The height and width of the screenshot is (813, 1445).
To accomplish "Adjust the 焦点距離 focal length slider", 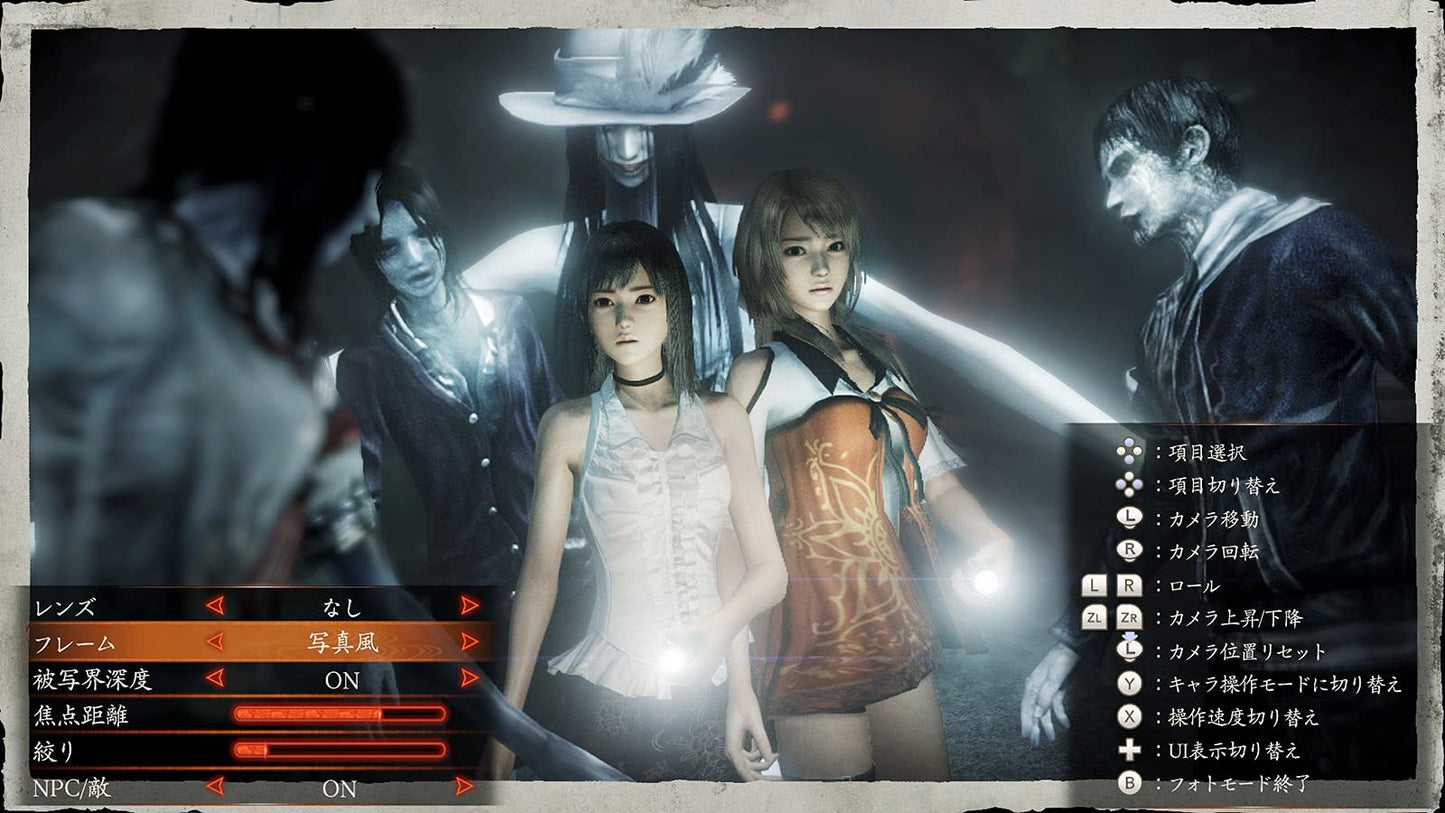I will point(340,714).
